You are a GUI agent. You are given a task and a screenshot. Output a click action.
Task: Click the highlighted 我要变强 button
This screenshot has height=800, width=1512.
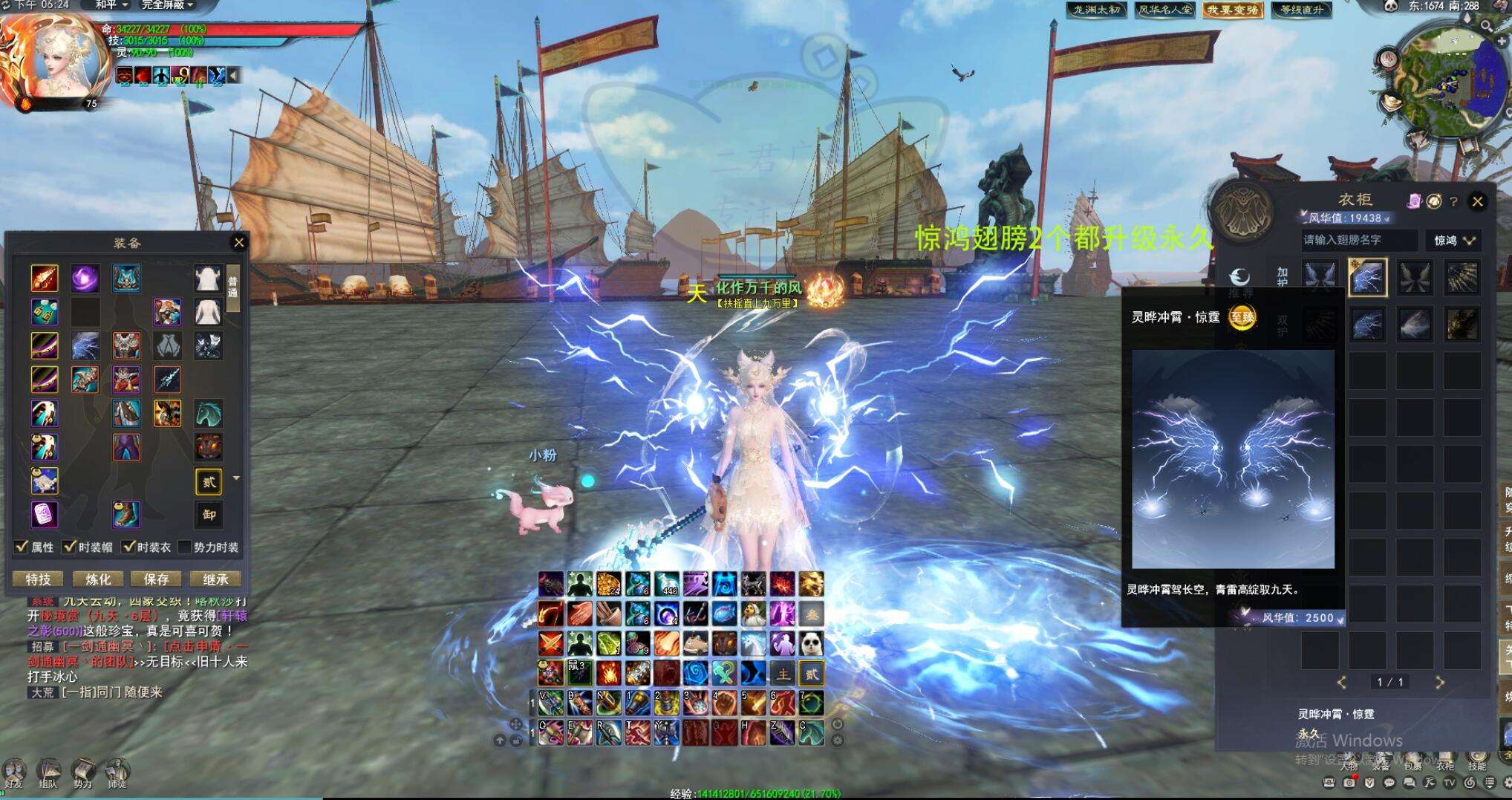pos(1233,10)
